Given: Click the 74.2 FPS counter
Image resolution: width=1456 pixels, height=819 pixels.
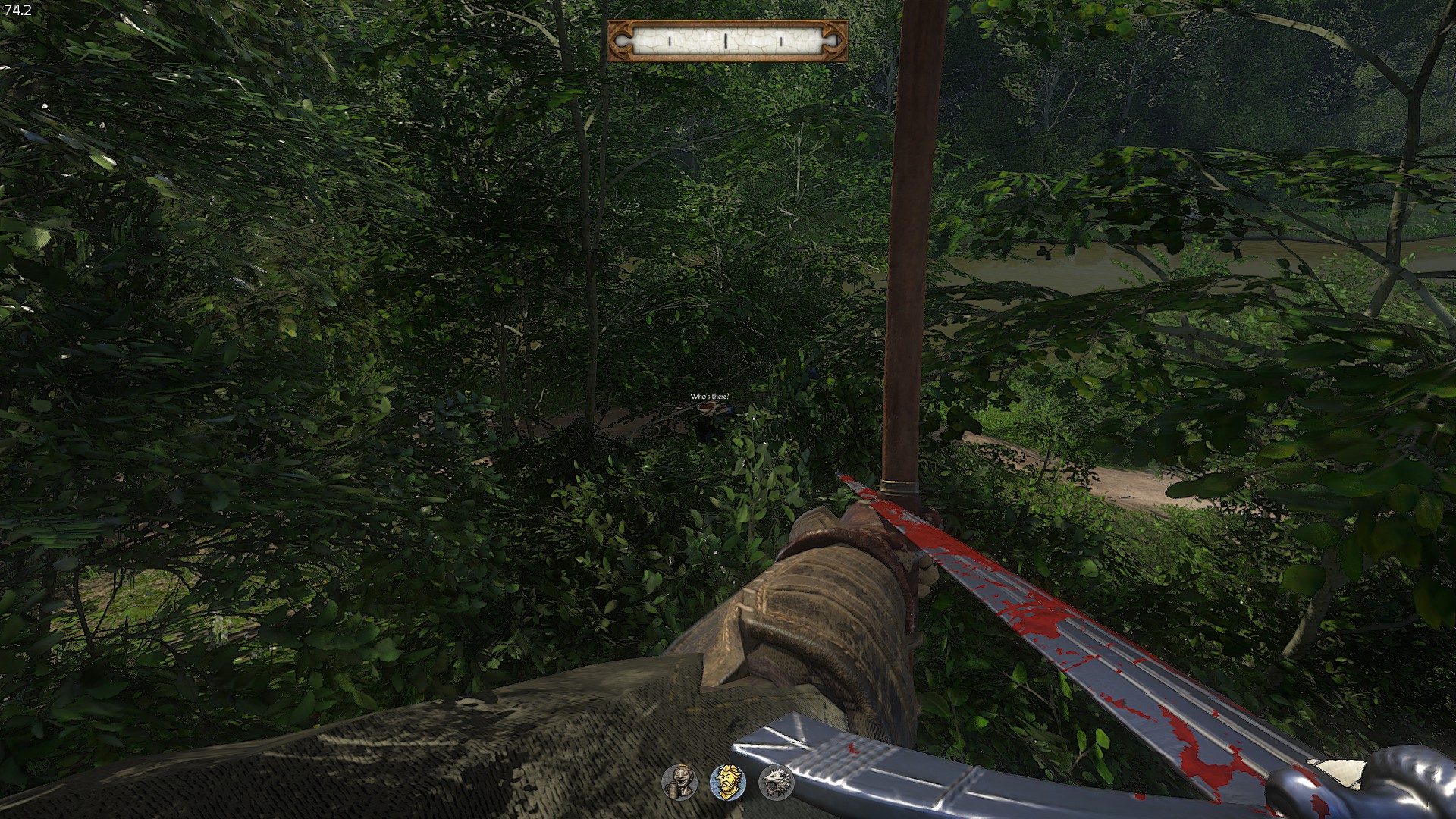Looking at the screenshot, I should click(x=17, y=9).
